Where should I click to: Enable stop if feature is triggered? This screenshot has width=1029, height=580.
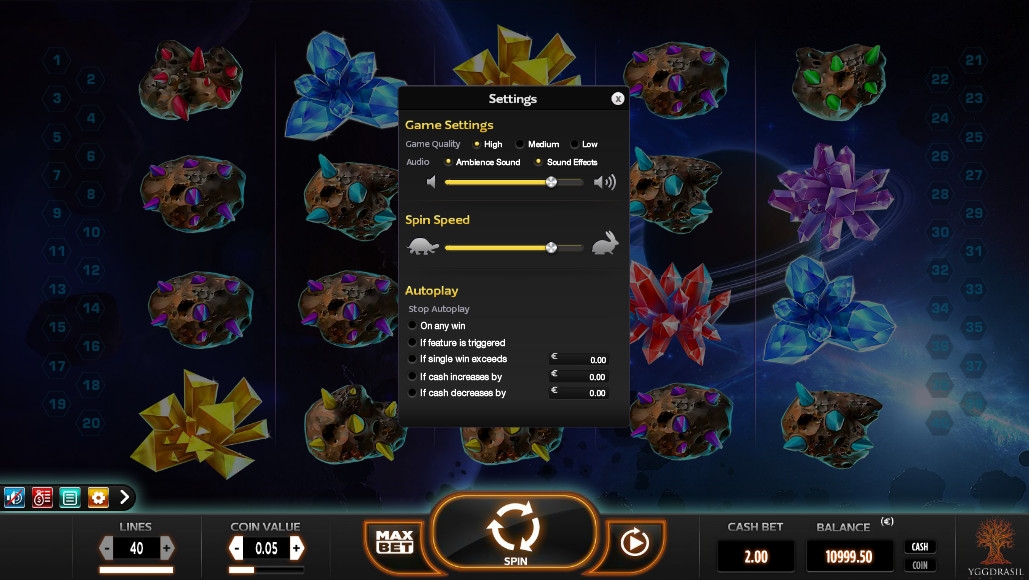(x=413, y=343)
